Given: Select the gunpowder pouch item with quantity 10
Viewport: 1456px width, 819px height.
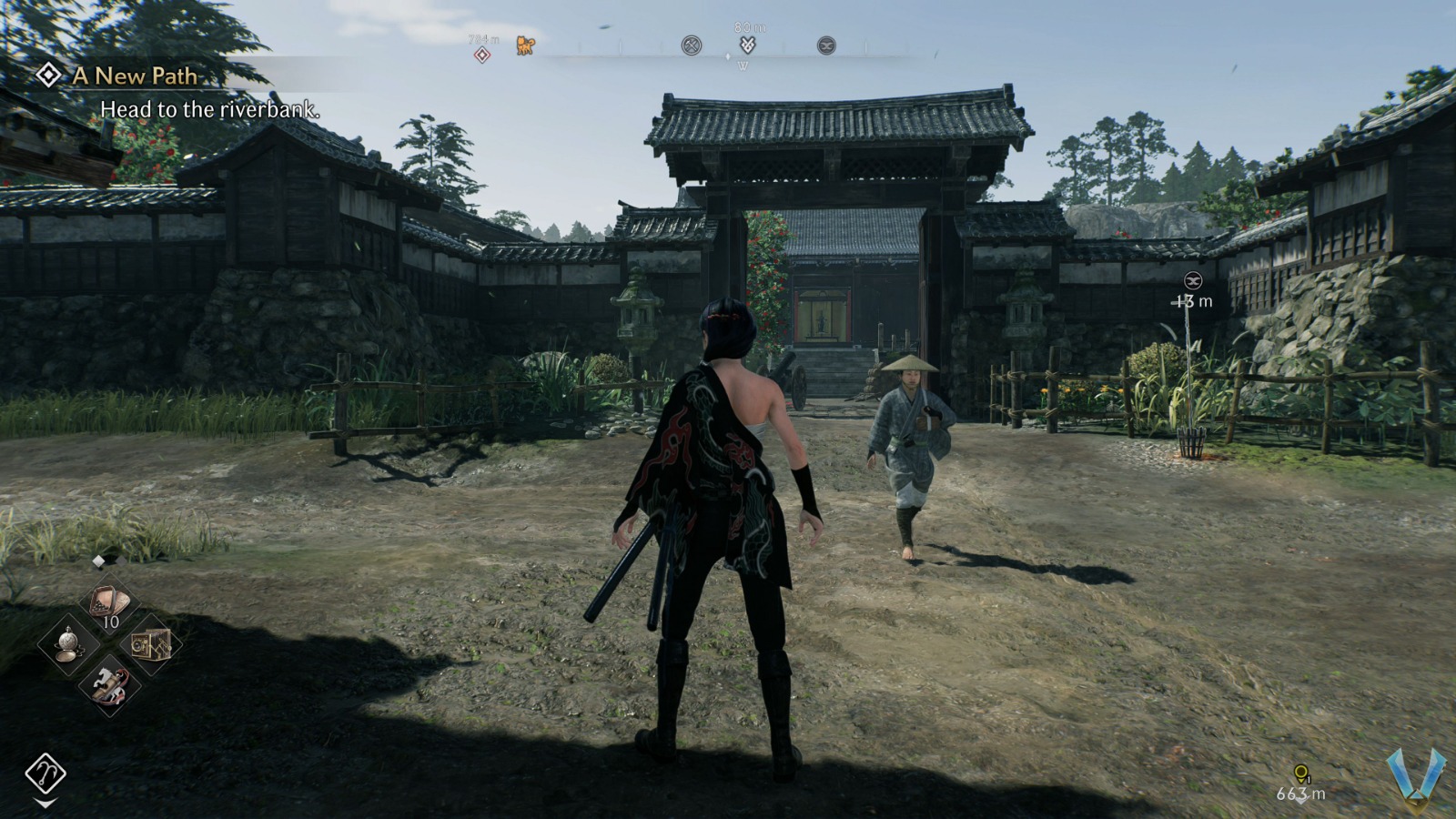Looking at the screenshot, I should pos(107,603).
